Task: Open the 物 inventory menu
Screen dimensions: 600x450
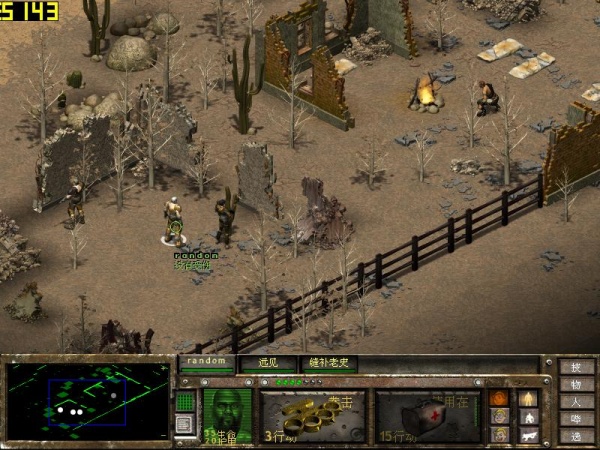Action: tap(576, 384)
